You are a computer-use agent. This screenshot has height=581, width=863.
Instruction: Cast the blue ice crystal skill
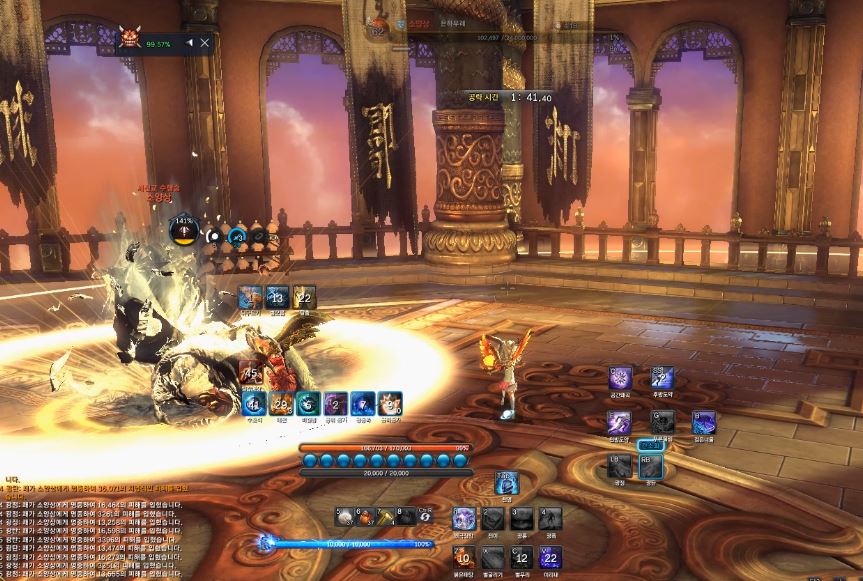[704, 423]
